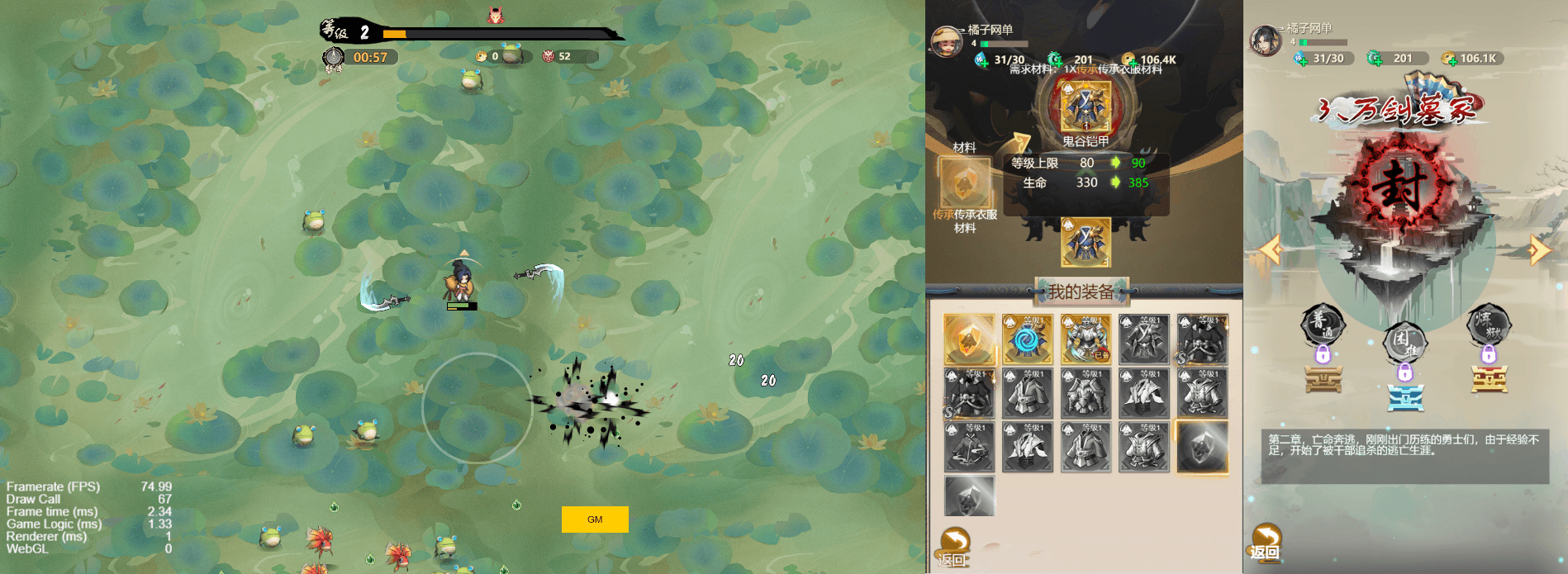The image size is (1568, 574).
Task: Choose the inheritance clothing material slot
Action: 965,184
